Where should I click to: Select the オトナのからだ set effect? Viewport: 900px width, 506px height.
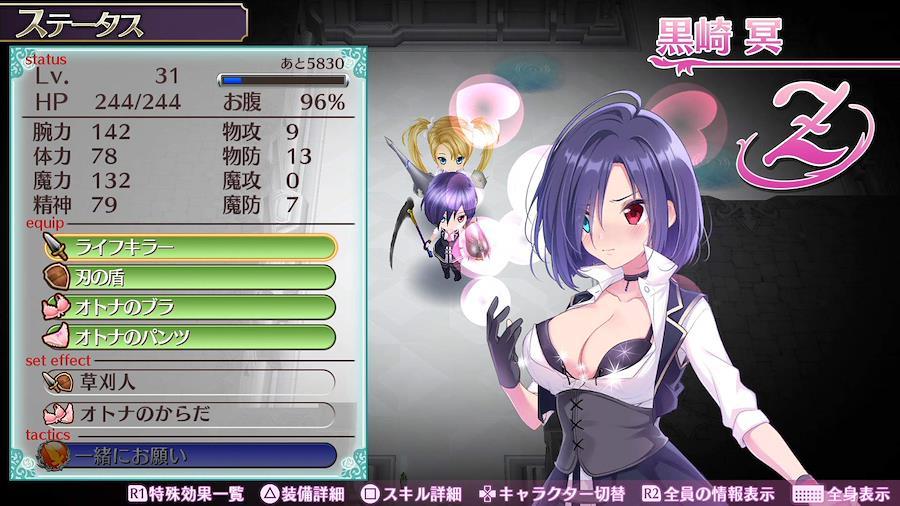click(x=190, y=413)
